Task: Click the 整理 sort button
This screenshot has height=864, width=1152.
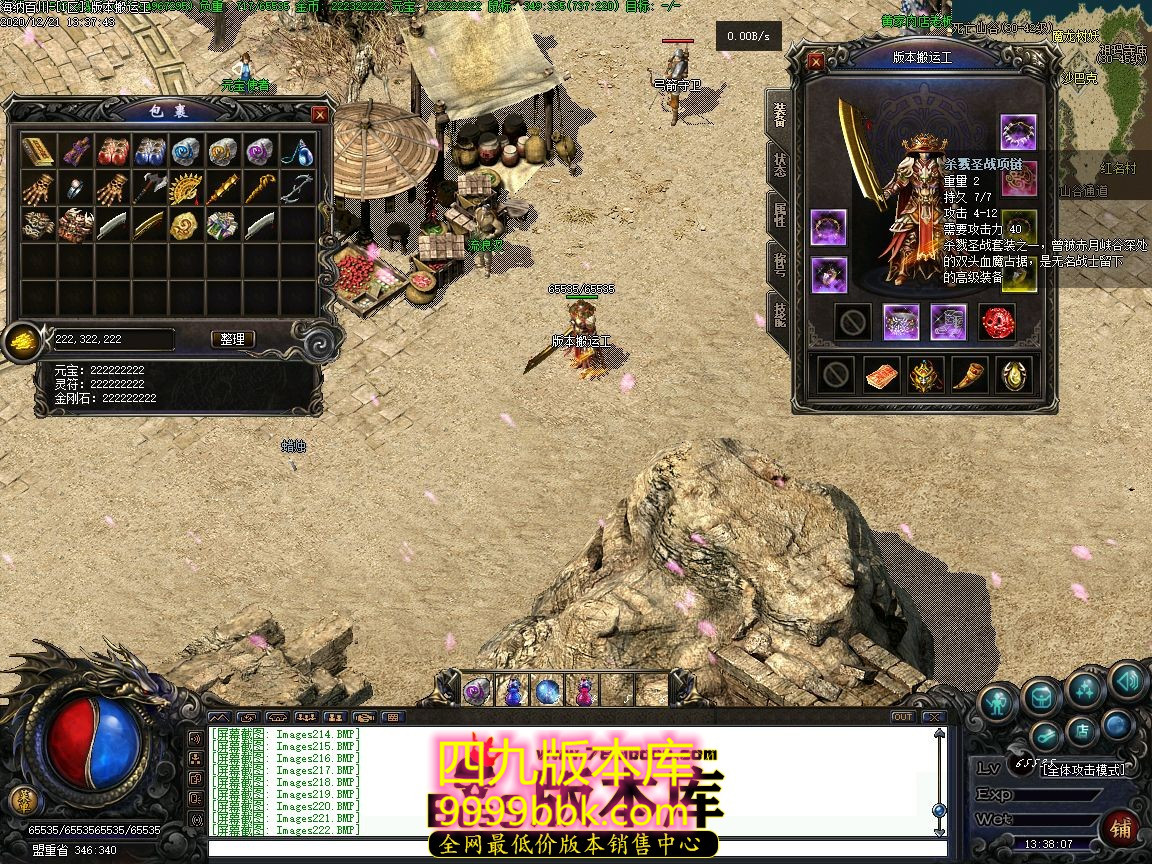Action: point(233,340)
